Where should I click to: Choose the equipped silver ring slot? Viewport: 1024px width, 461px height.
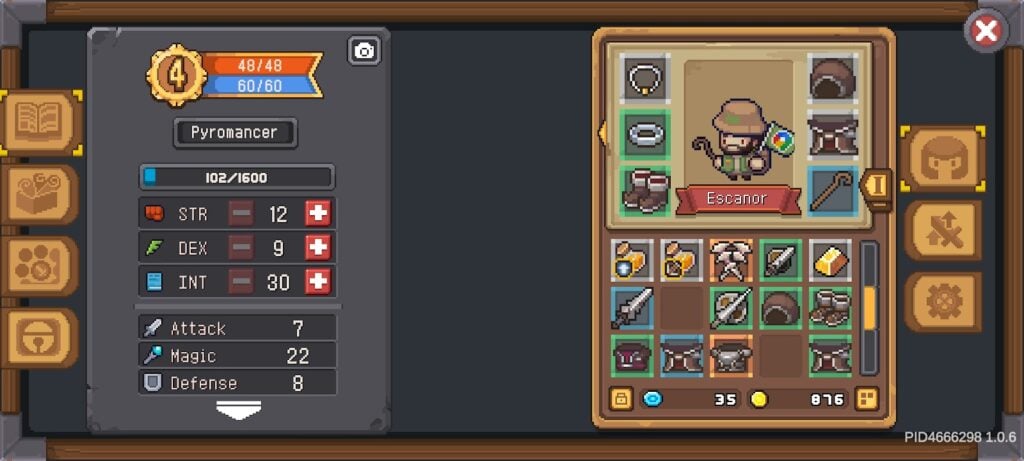click(645, 134)
